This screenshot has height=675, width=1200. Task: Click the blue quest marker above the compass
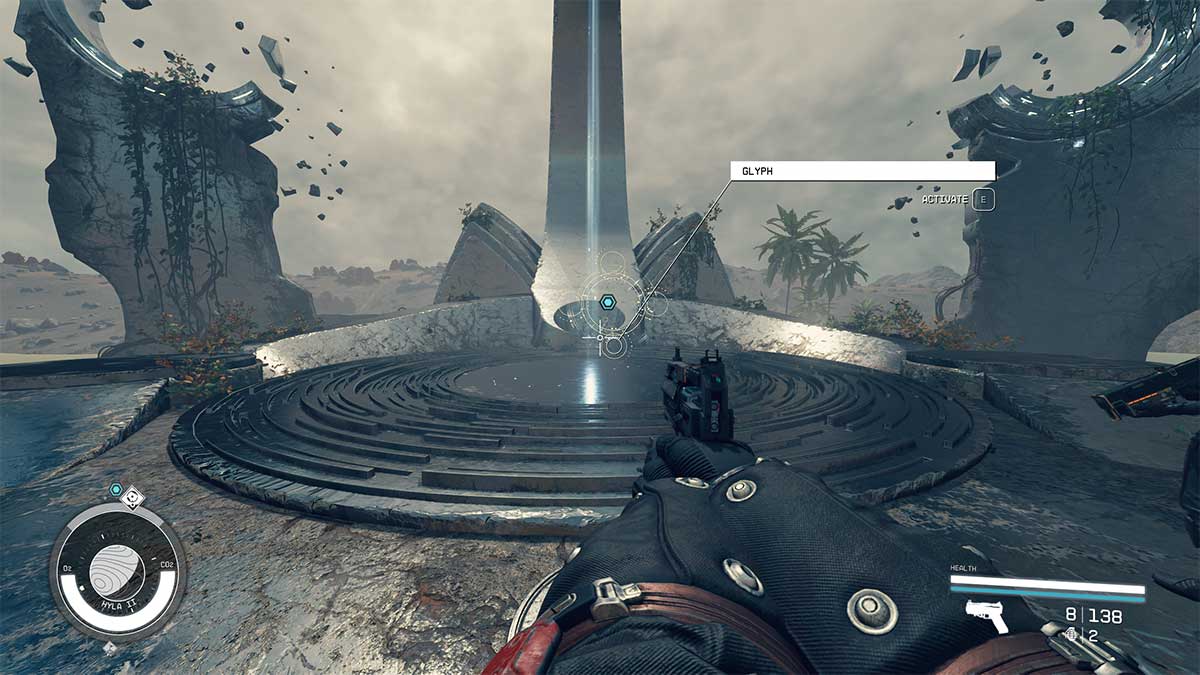point(117,490)
